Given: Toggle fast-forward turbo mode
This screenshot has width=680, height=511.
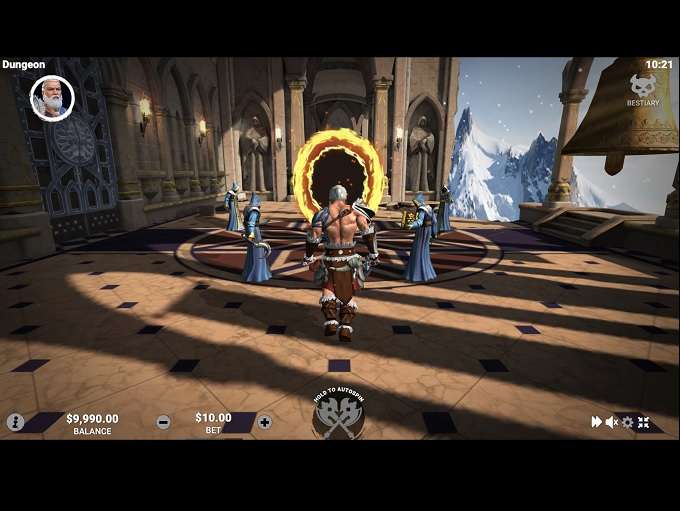Looking at the screenshot, I should click(x=597, y=422).
